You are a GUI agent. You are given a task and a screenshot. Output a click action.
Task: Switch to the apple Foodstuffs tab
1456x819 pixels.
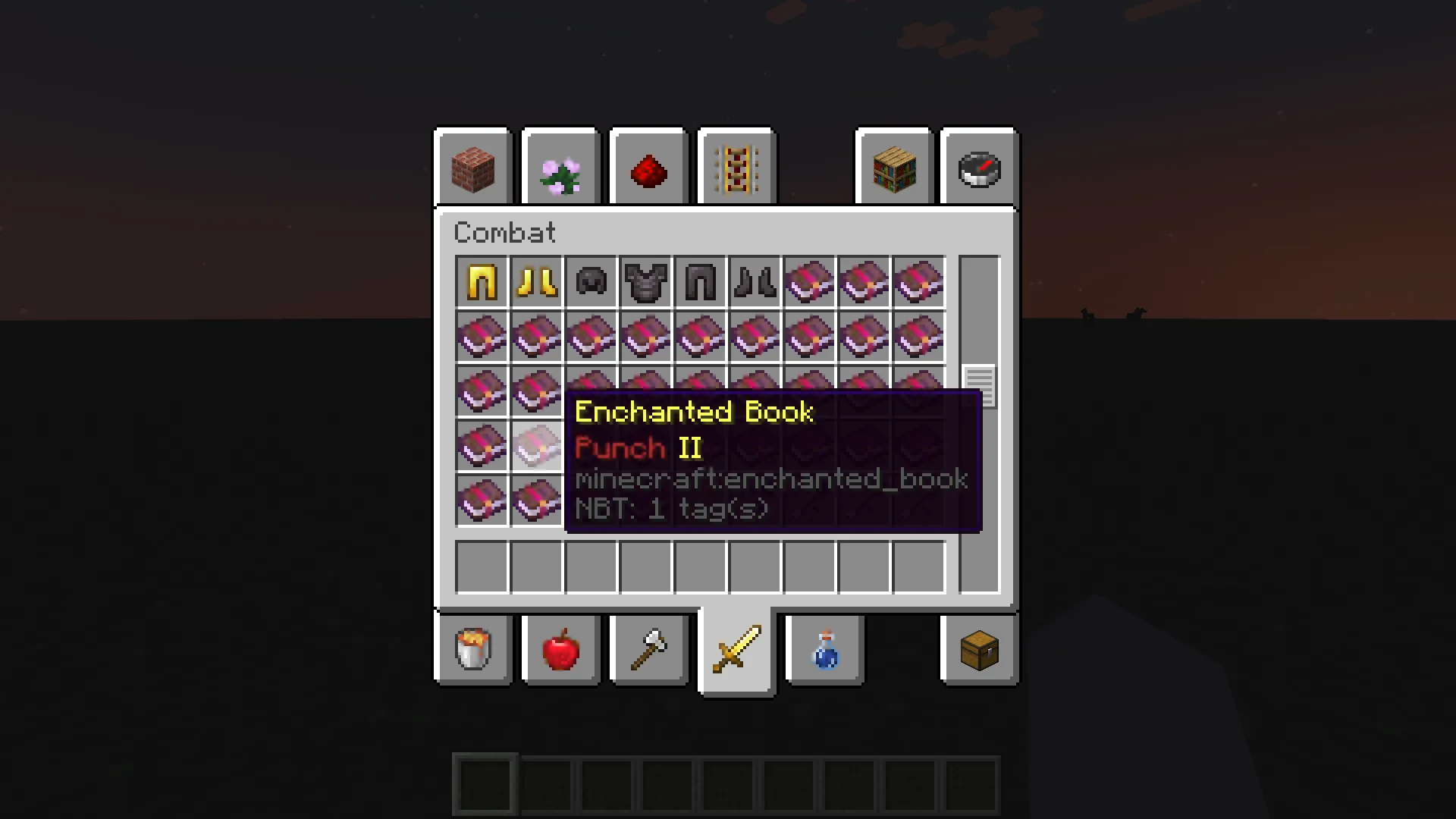pyautogui.click(x=561, y=649)
